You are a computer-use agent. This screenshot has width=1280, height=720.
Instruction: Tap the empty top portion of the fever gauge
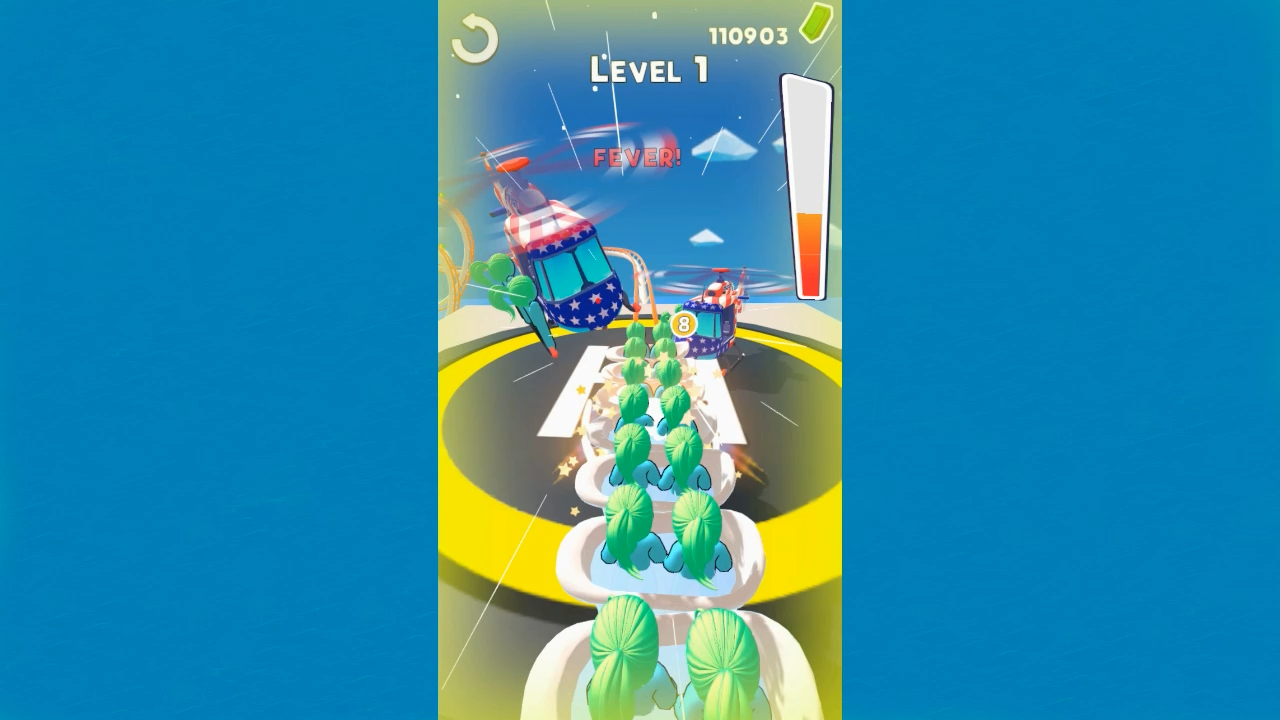[809, 140]
